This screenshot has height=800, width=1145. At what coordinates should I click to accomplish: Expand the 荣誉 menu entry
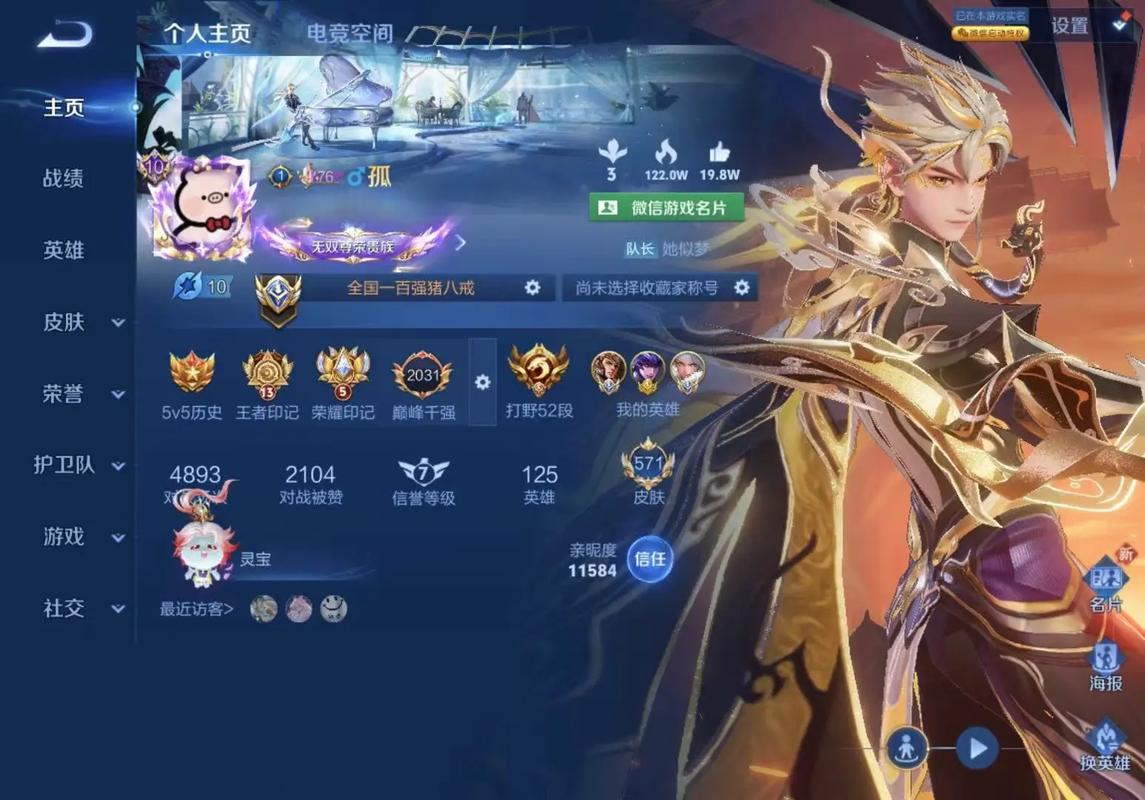(80, 394)
